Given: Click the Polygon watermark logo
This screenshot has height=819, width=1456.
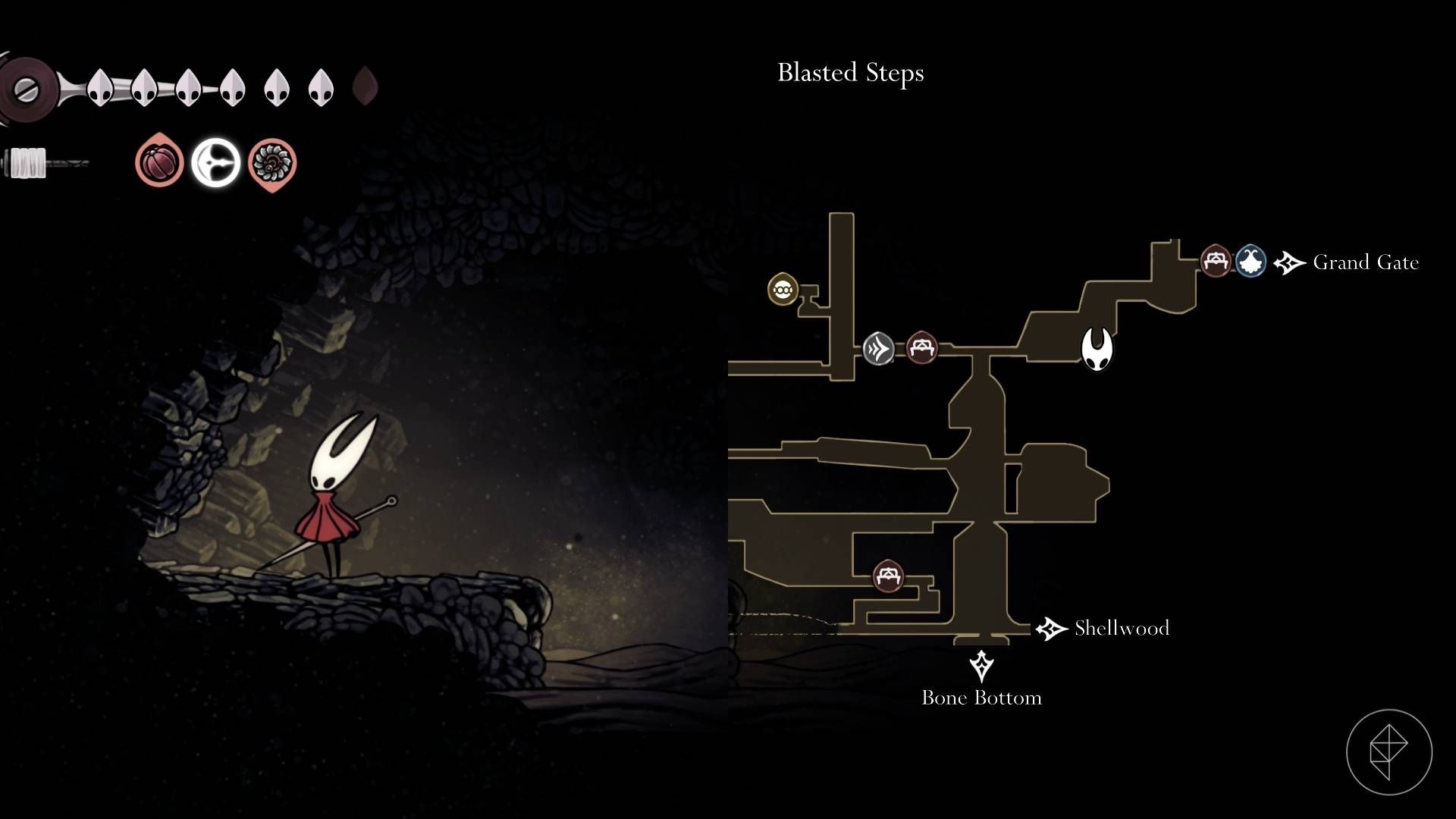Looking at the screenshot, I should tap(1389, 752).
